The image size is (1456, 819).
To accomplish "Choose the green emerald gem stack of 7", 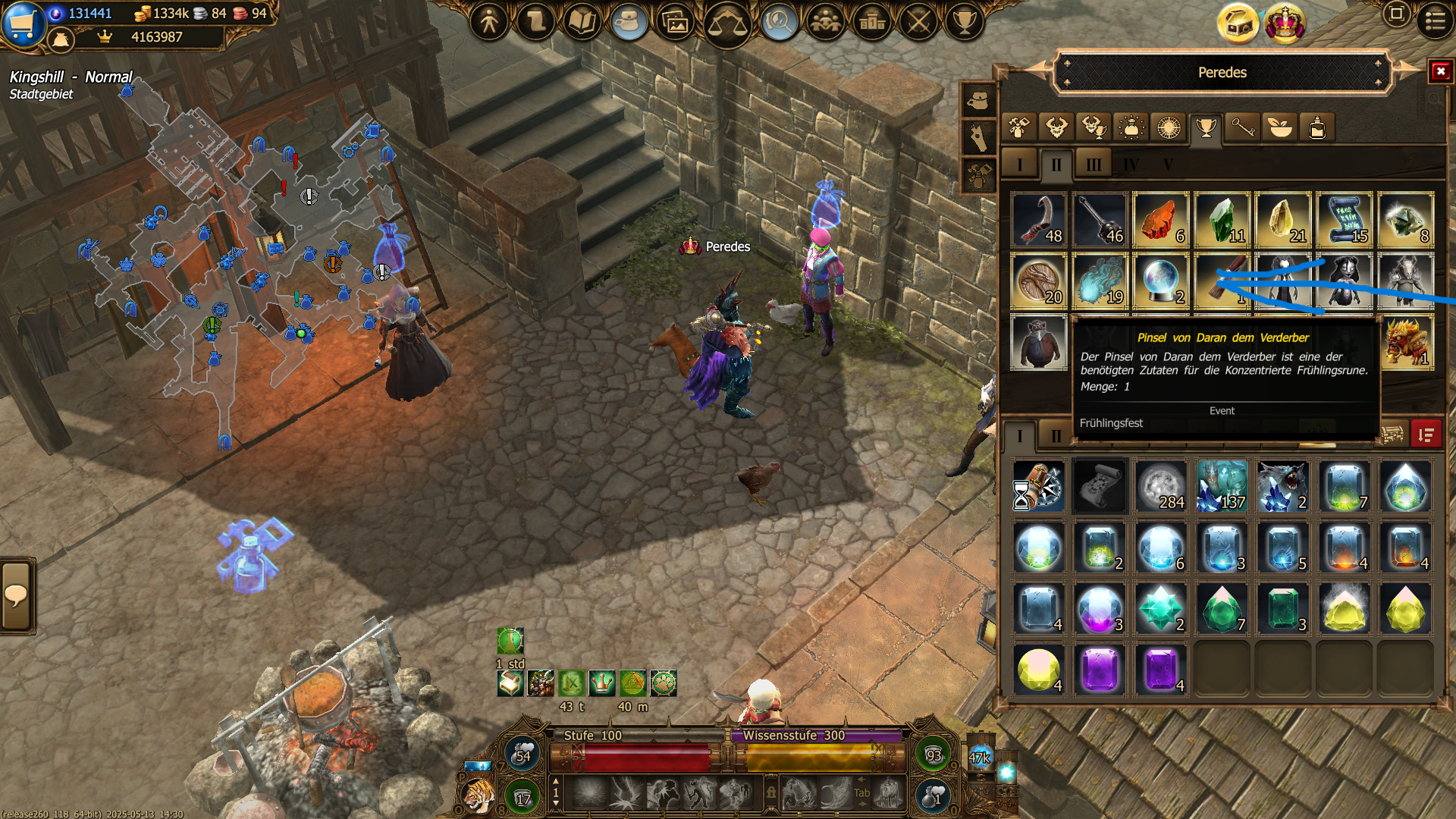I will point(1222,609).
